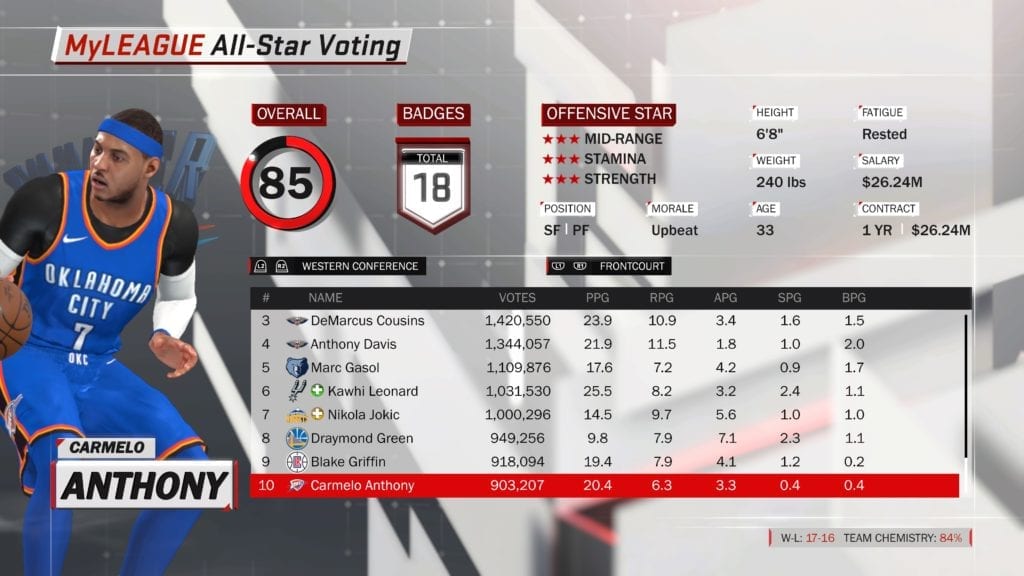Sort the list by the Votes column
This screenshot has width=1024, height=576.
[517, 298]
